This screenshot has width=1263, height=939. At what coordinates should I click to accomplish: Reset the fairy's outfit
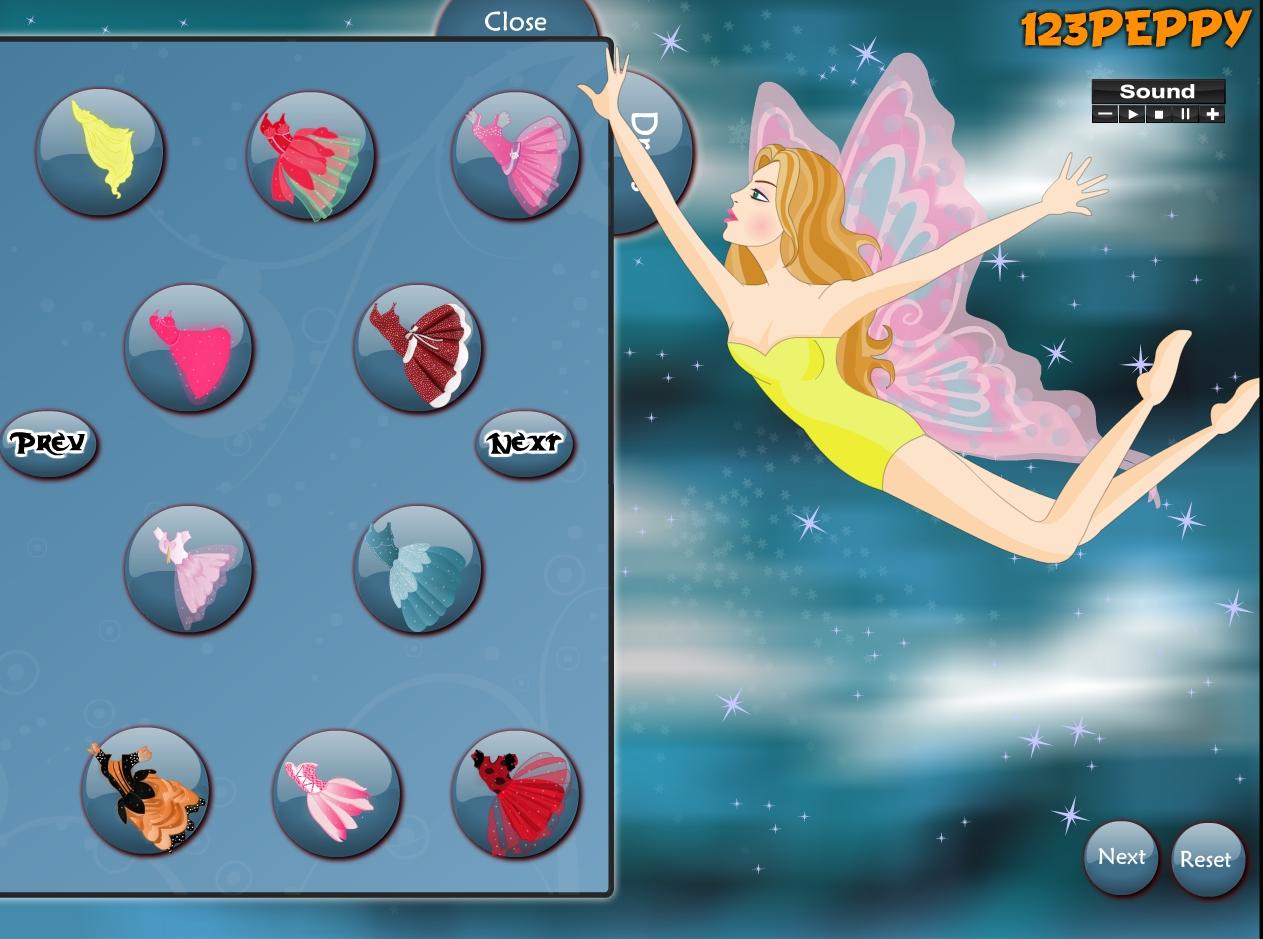[x=1206, y=859]
